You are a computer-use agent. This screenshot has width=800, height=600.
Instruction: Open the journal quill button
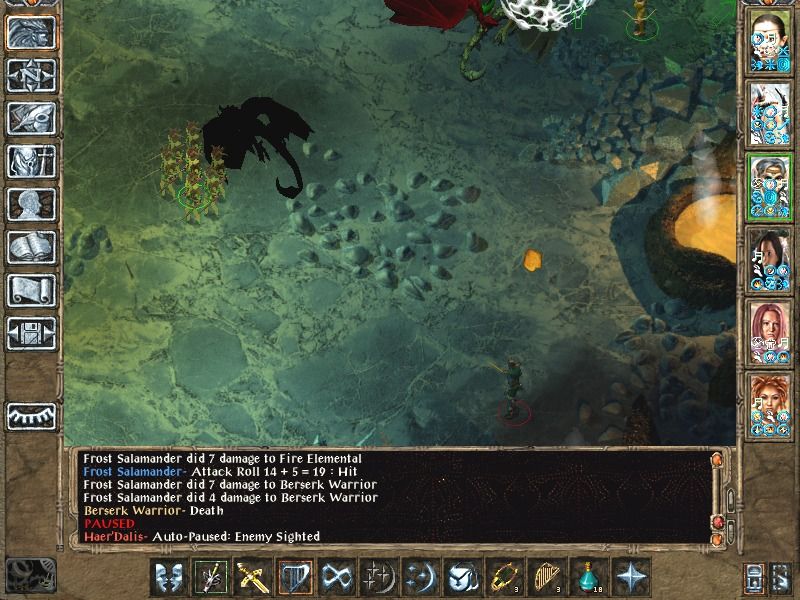click(31, 118)
